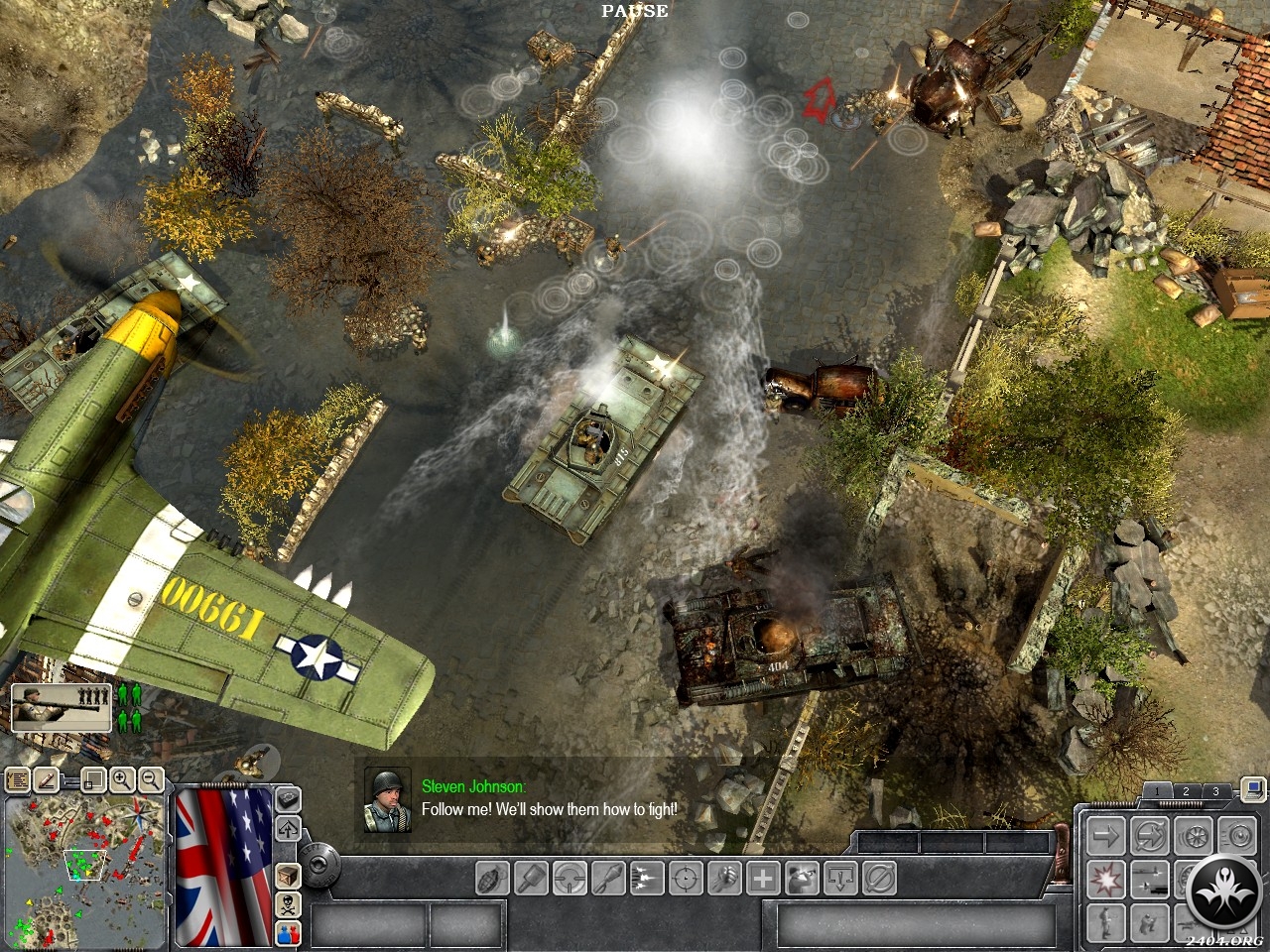Toggle the minimap size button
Image resolution: width=1270 pixels, height=952 pixels.
tap(93, 780)
